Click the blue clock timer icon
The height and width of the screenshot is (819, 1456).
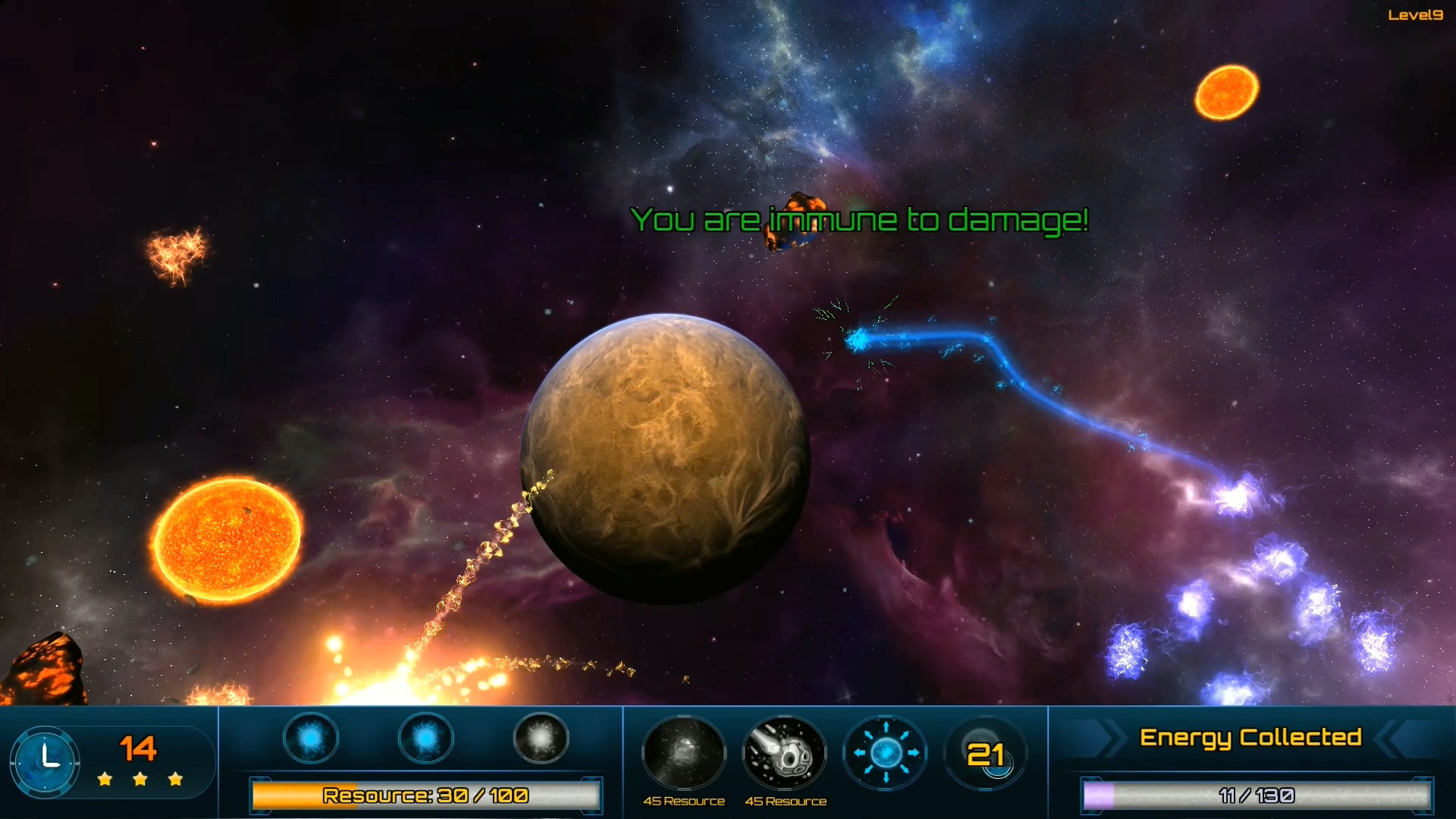(x=45, y=761)
